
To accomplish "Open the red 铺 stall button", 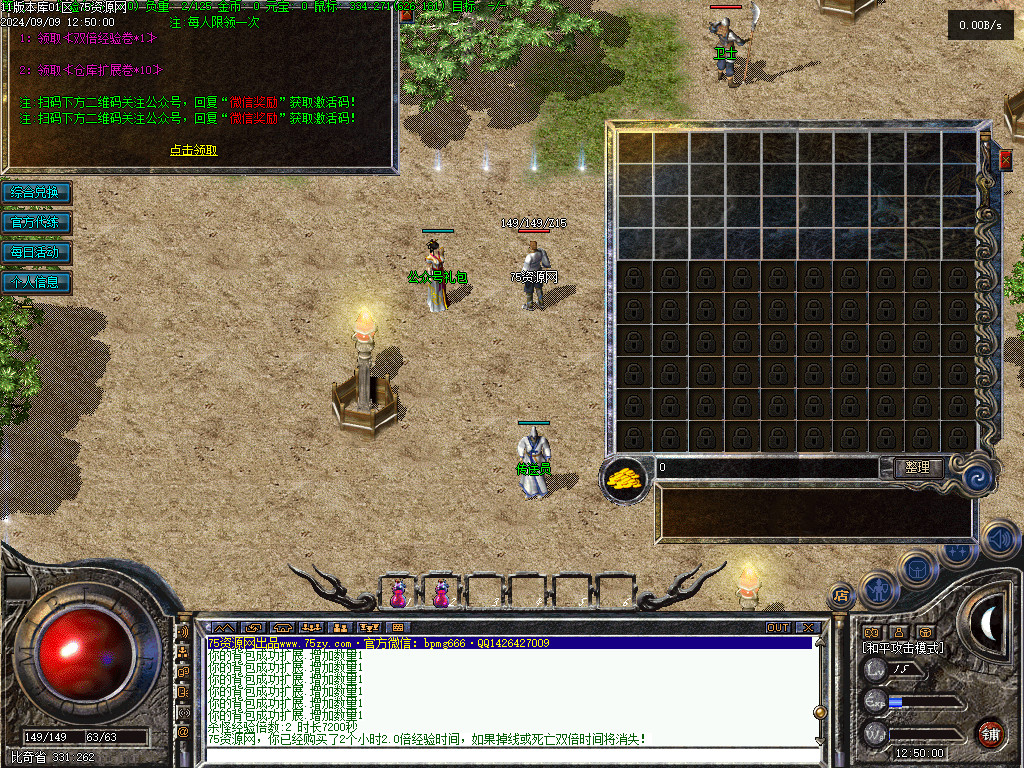I will click(x=990, y=734).
